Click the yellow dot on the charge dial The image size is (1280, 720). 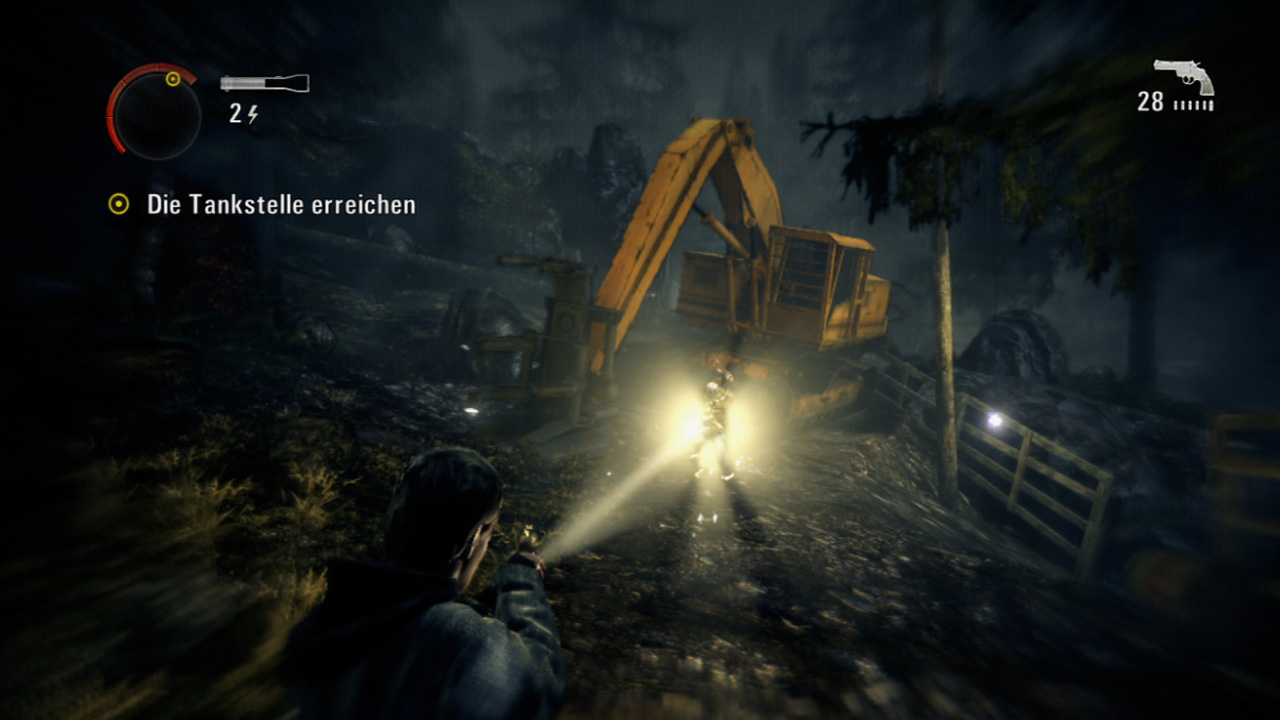[175, 78]
